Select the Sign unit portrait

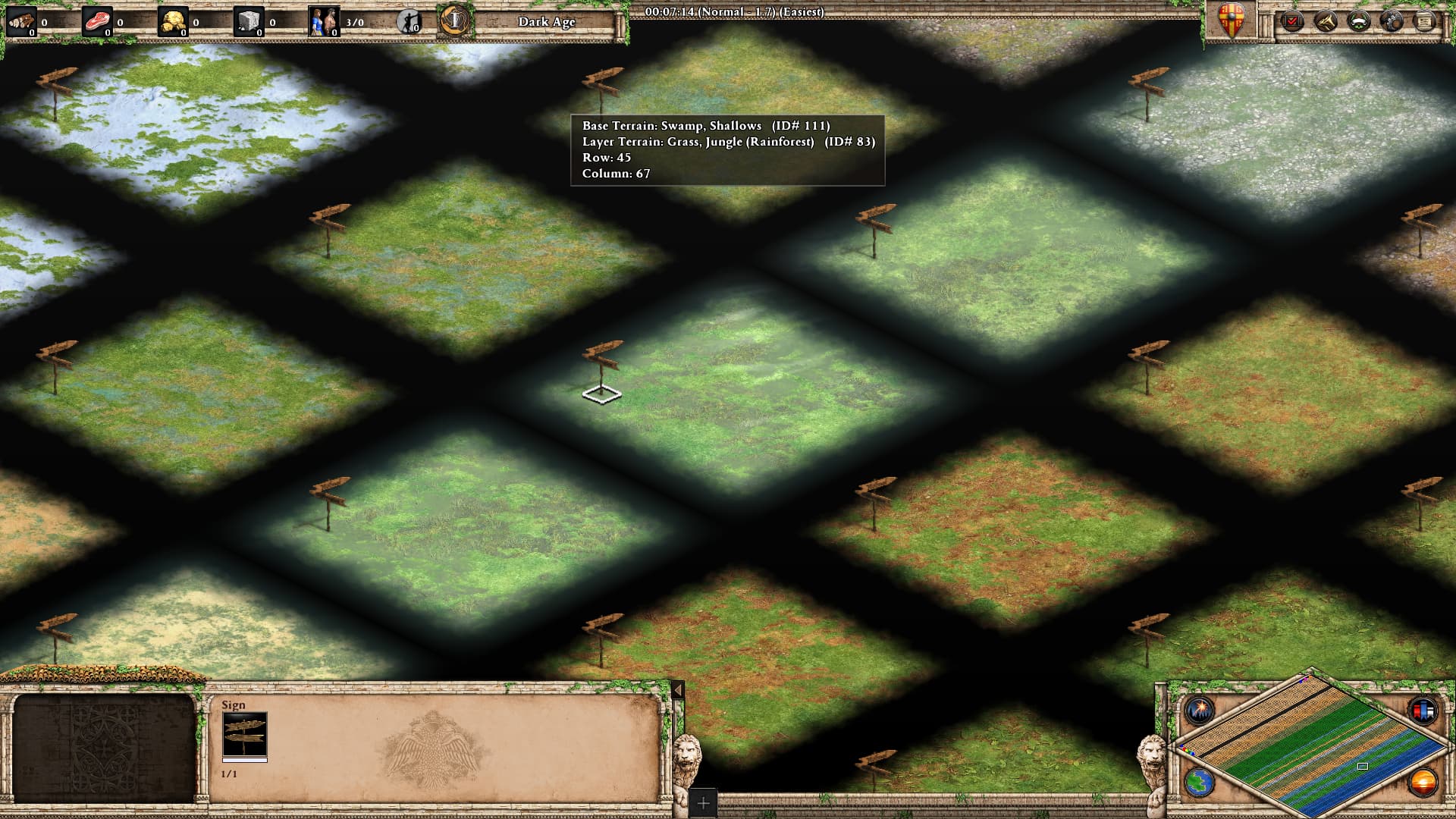coord(244,735)
